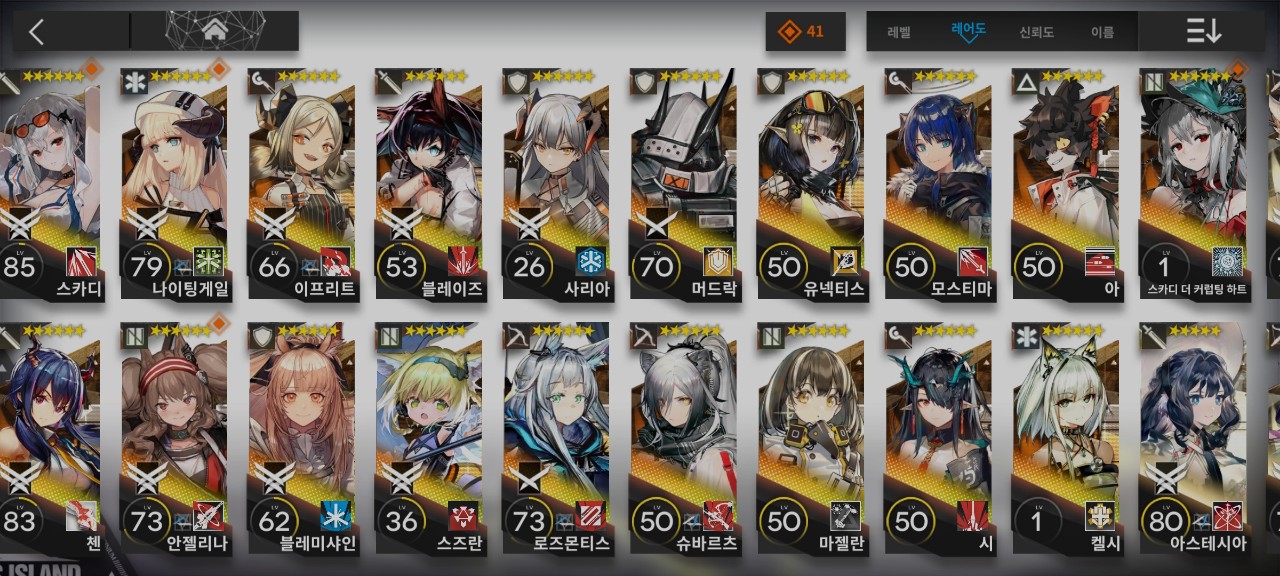Select the 머드락 operator card

point(684,185)
